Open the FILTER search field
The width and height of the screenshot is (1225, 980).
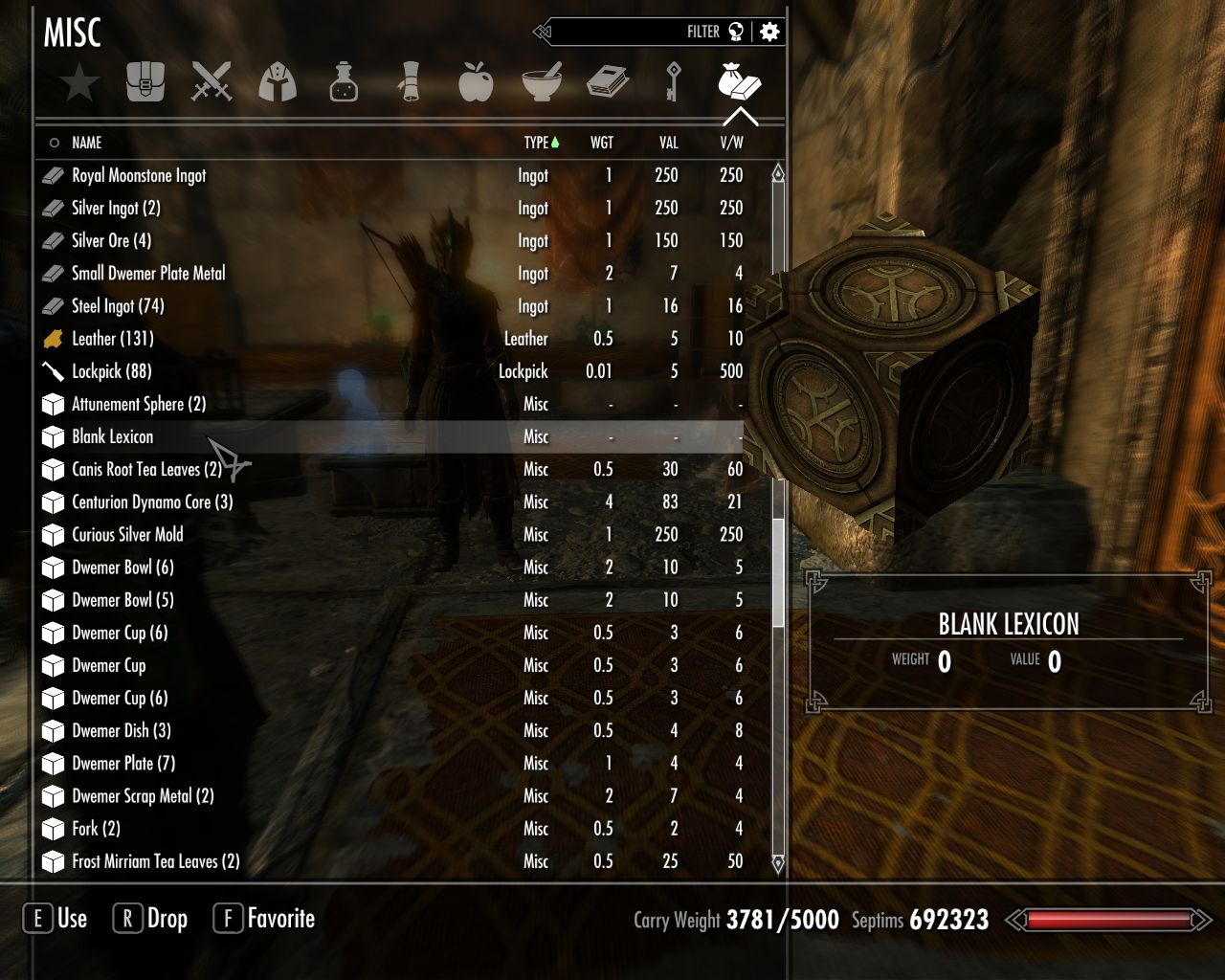703,31
